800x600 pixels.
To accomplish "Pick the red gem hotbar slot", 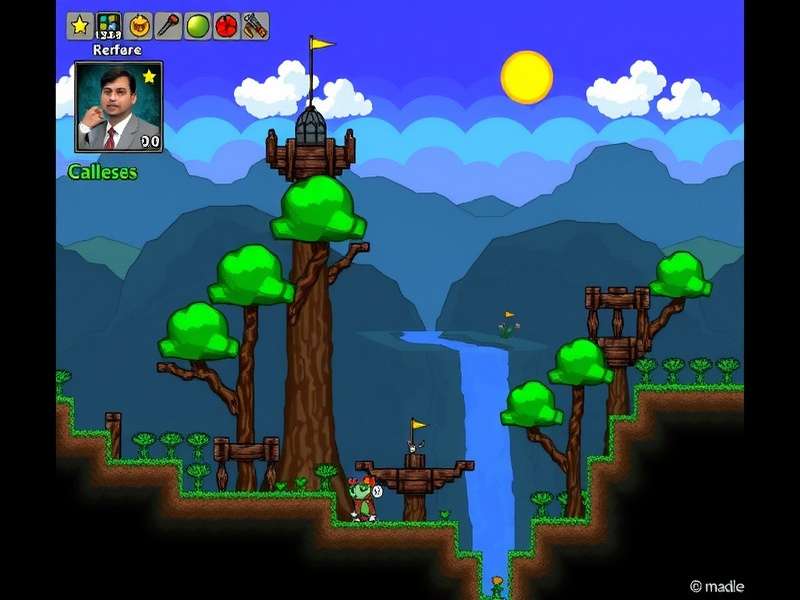I will point(226,26).
